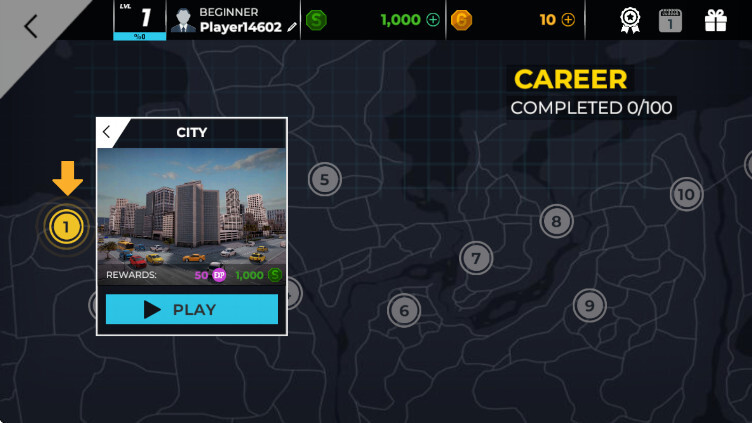Click the City preview thumbnail
The image size is (752, 423).
pos(192,205)
